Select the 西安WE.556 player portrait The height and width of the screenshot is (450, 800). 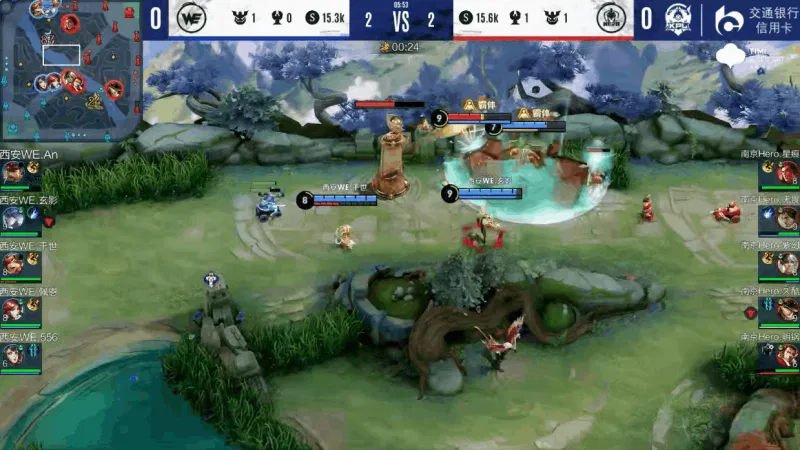[x=14, y=355]
